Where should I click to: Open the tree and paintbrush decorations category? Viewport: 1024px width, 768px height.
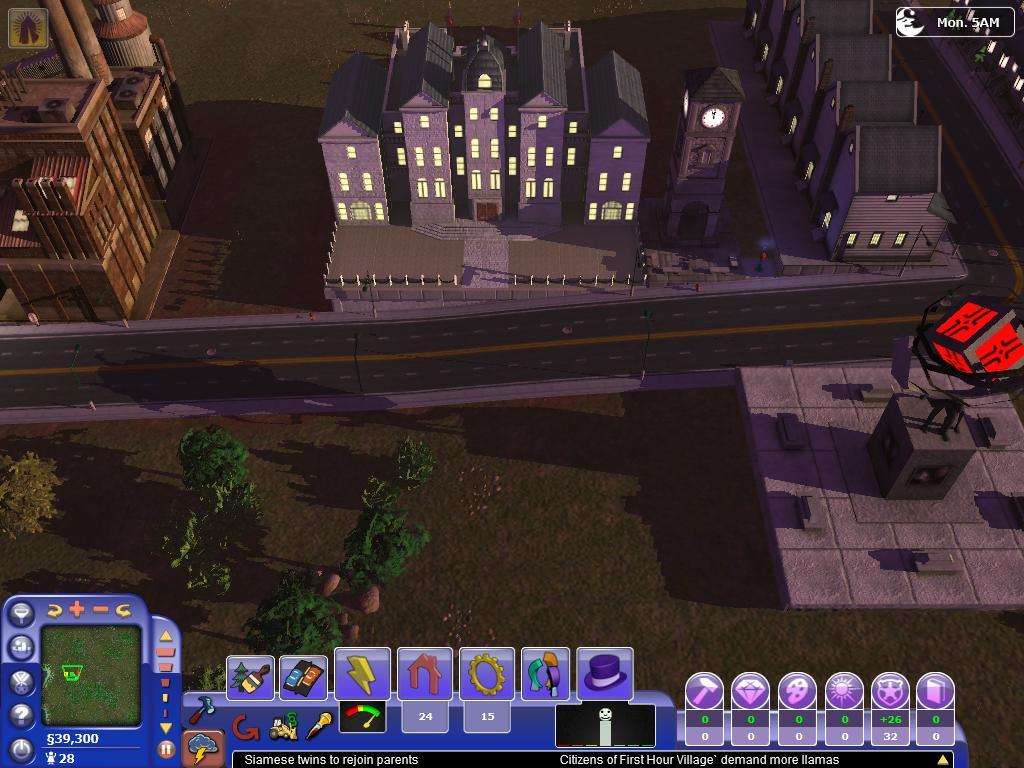tap(250, 678)
